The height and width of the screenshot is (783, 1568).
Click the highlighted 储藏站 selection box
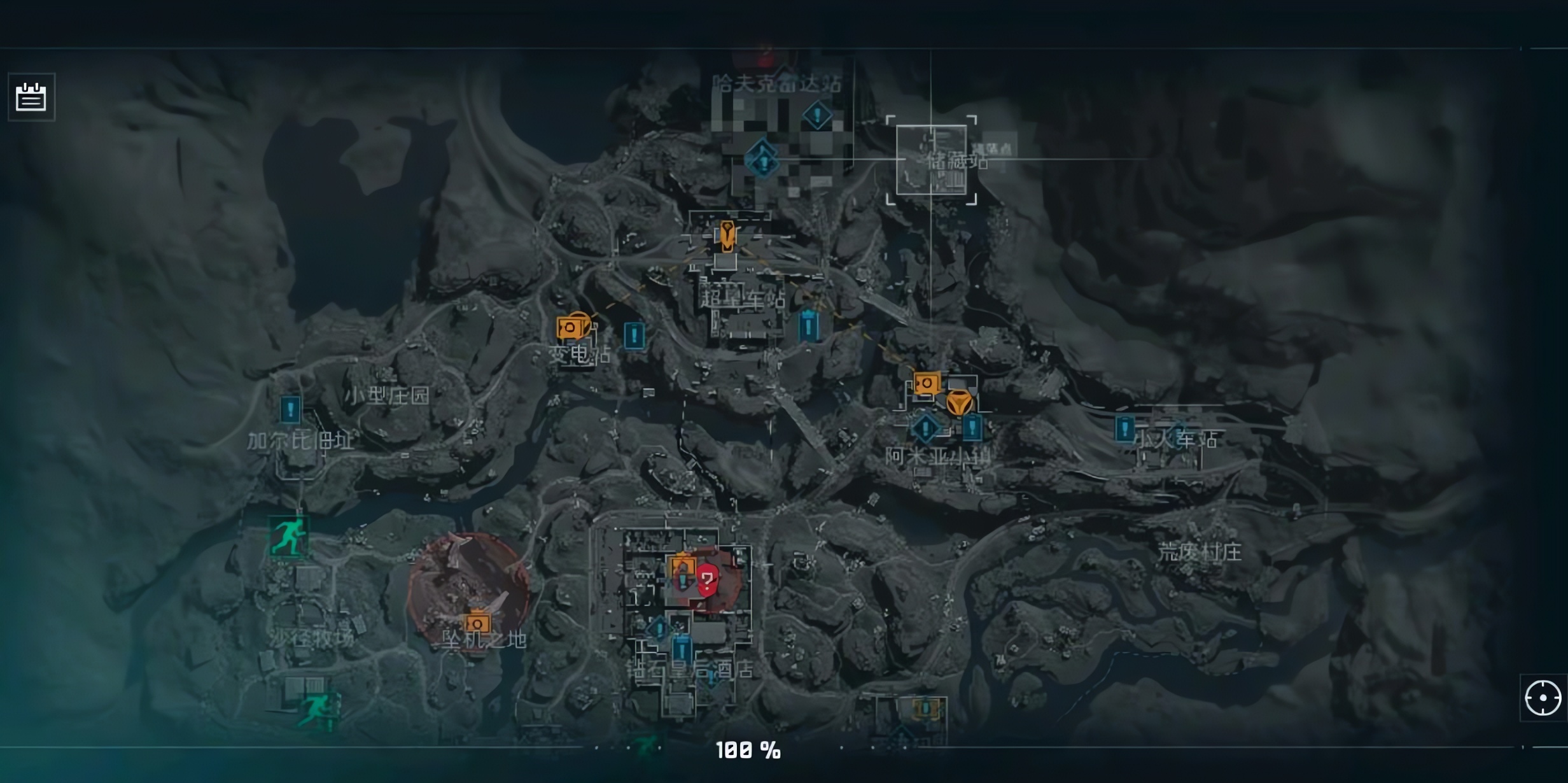pos(931,160)
